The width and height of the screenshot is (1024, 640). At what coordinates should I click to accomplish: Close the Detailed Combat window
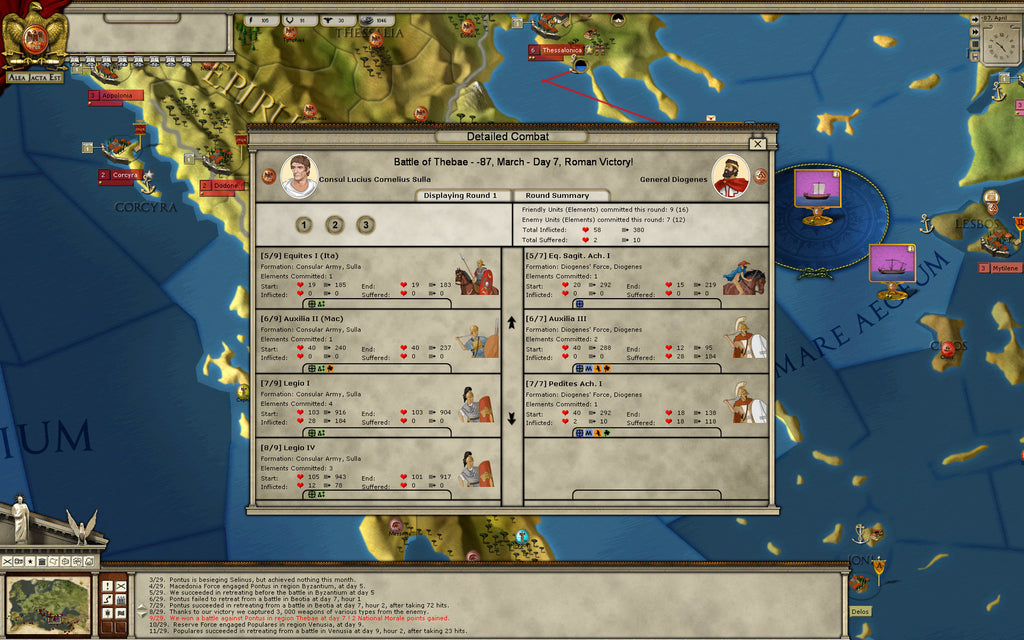[x=757, y=144]
